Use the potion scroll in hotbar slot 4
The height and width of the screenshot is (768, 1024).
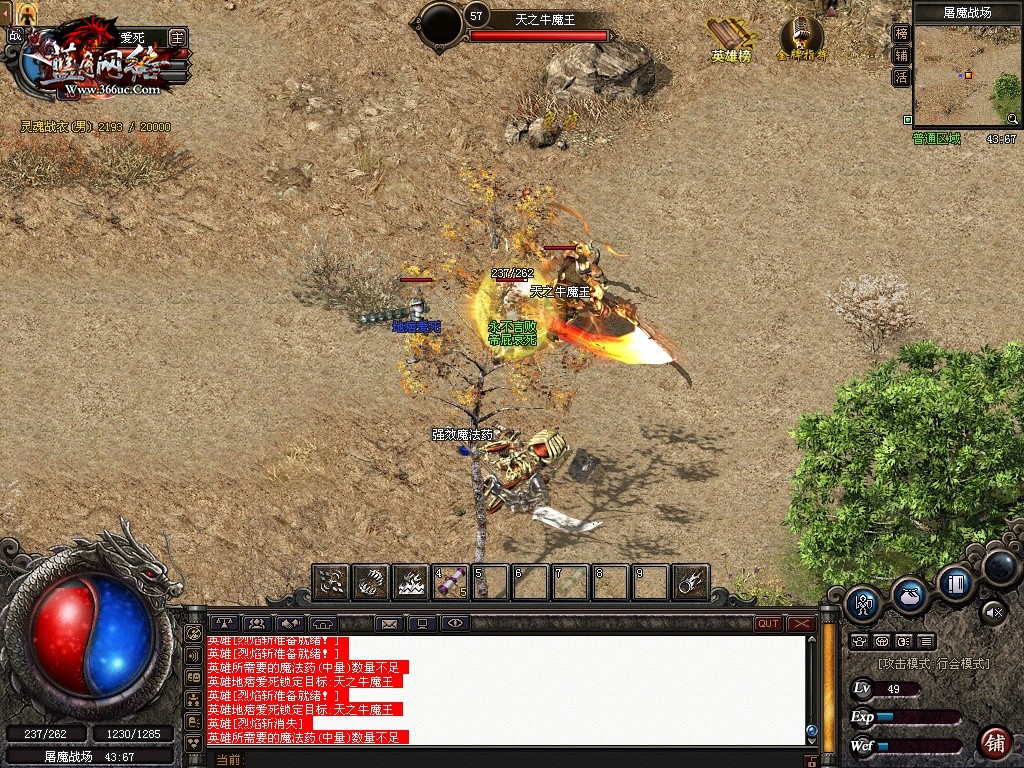[x=451, y=582]
